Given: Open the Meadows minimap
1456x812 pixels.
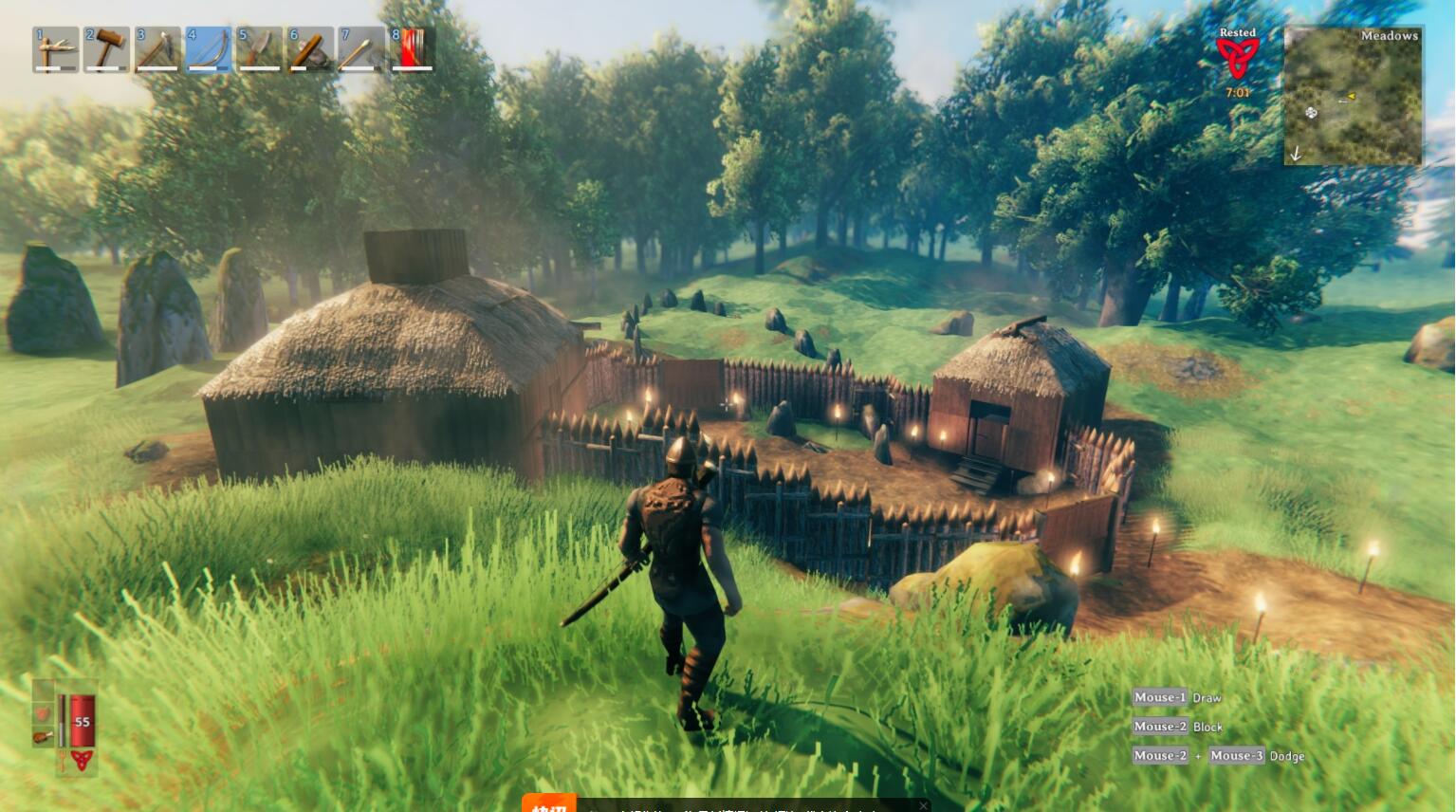Looking at the screenshot, I should point(1353,96).
